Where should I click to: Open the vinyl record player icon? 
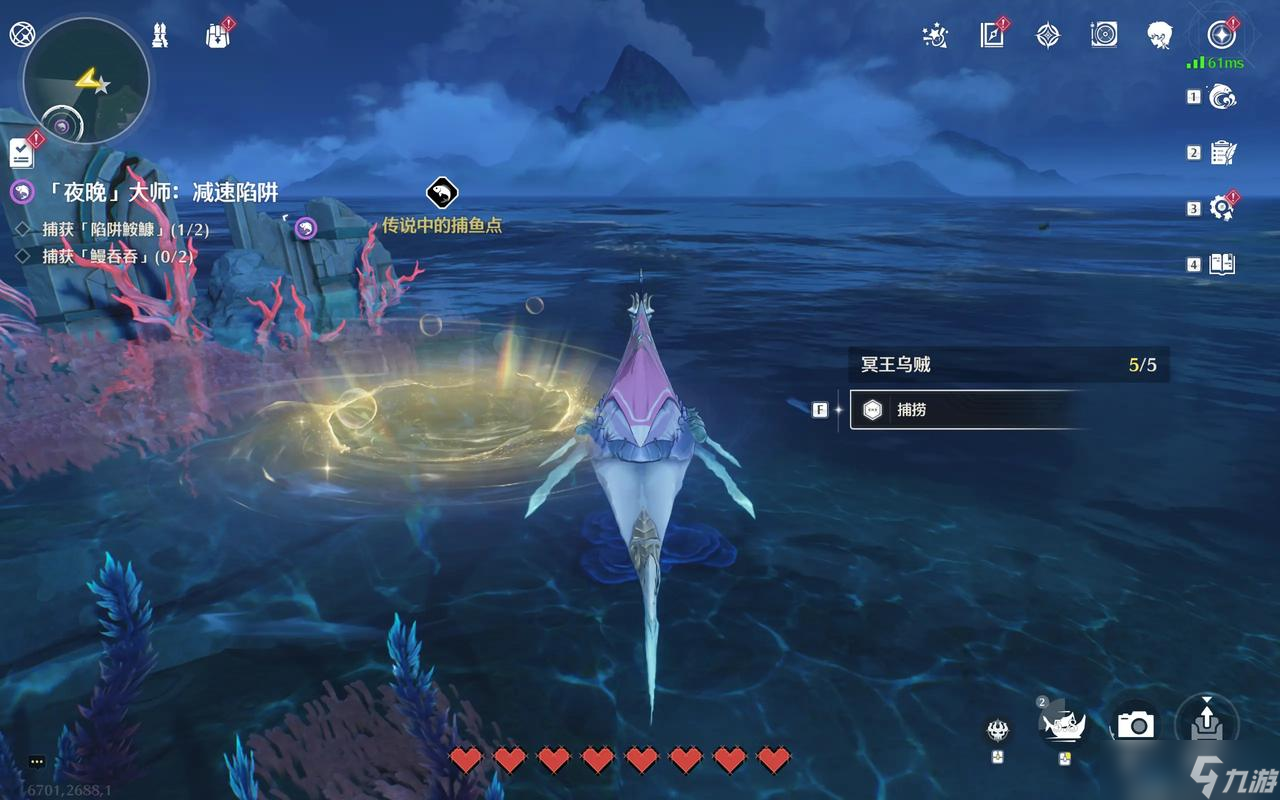pos(1104,35)
